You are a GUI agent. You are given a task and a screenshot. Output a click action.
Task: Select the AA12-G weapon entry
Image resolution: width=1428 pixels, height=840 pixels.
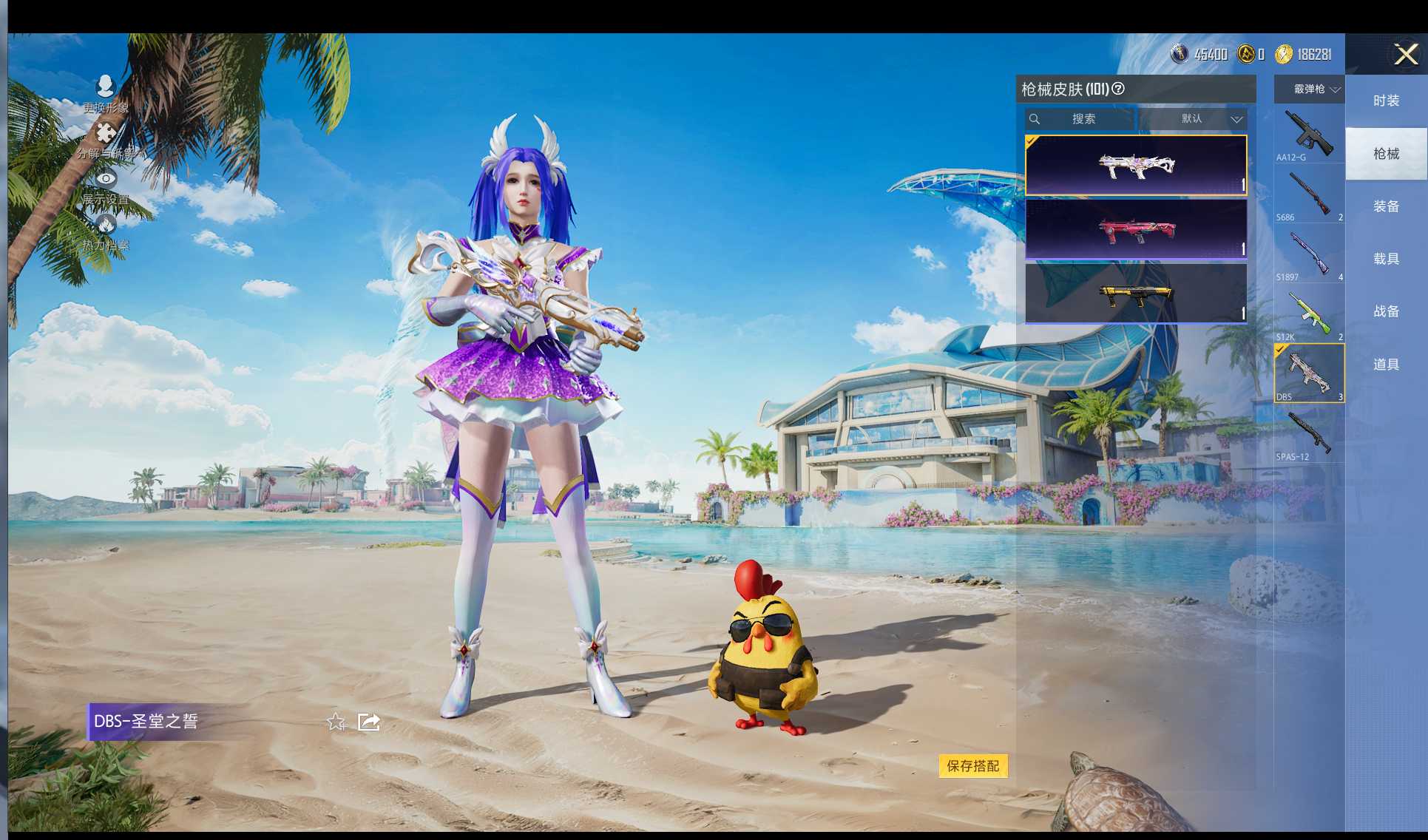click(1309, 135)
